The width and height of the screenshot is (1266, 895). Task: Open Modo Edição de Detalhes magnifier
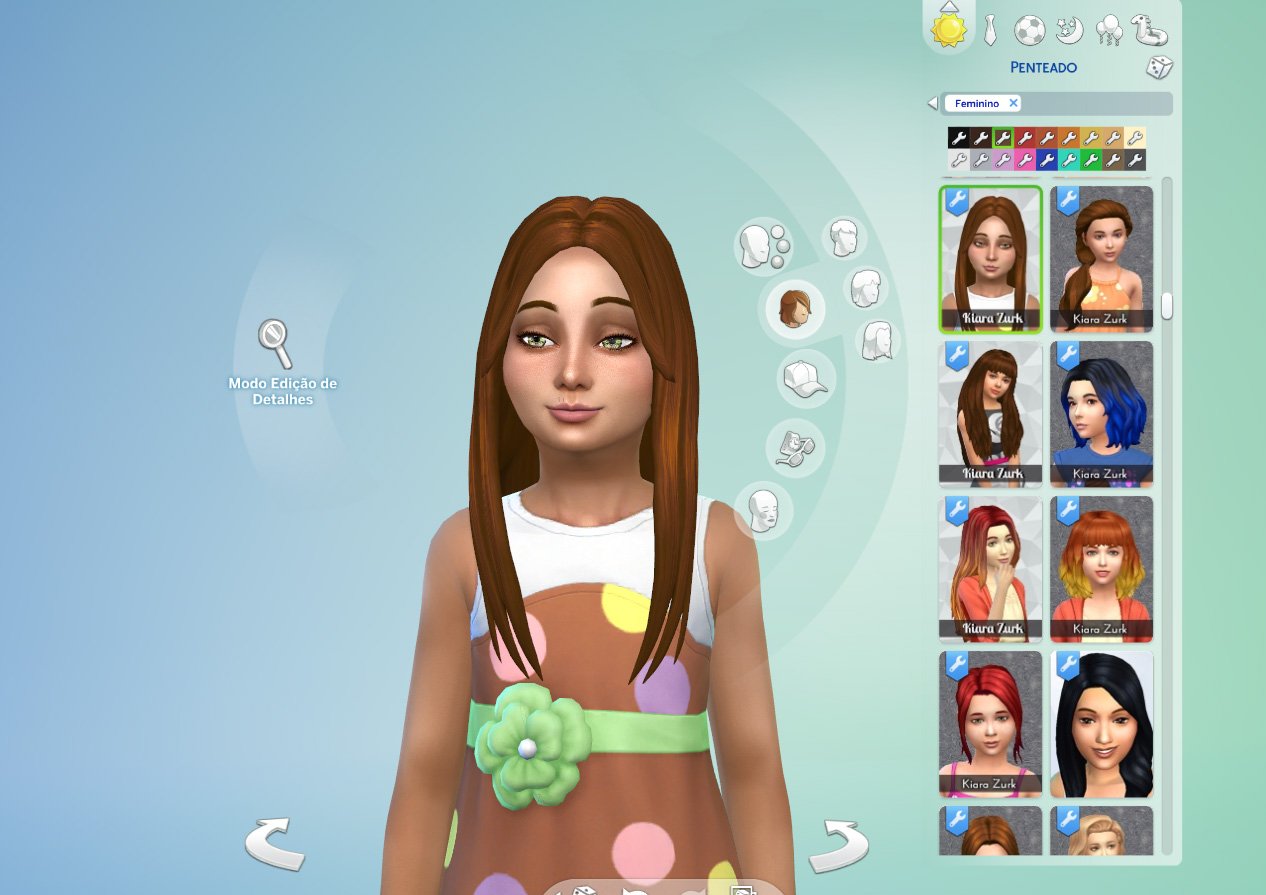[275, 343]
